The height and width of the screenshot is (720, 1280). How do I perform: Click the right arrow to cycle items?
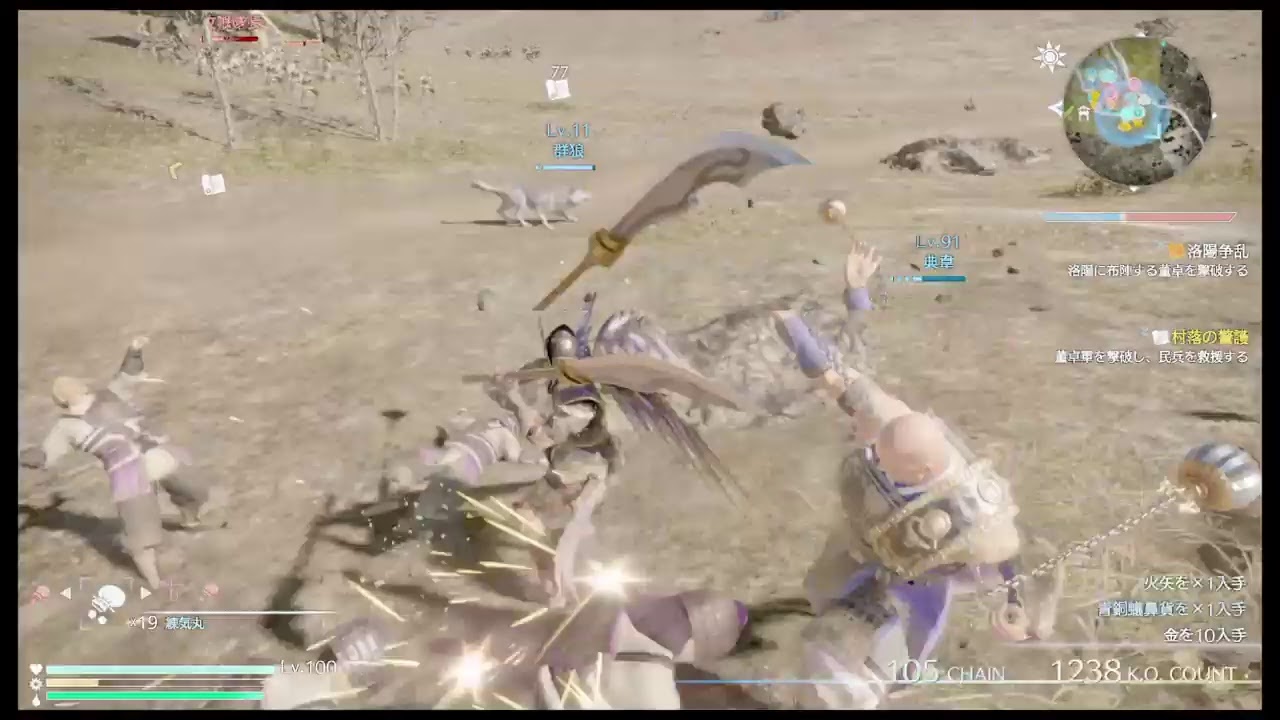(x=145, y=592)
